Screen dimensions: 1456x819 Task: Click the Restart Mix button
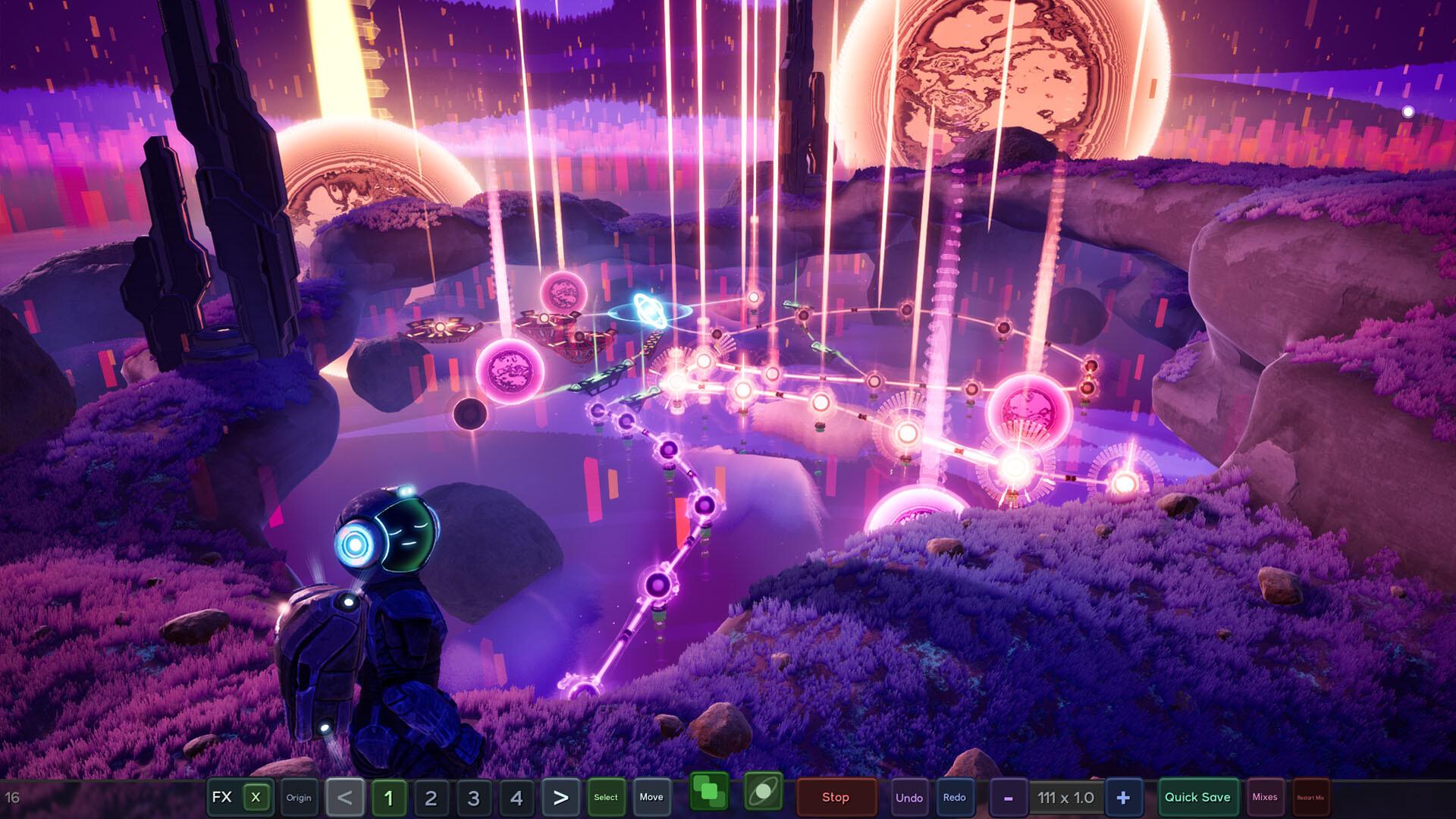pyautogui.click(x=1310, y=798)
